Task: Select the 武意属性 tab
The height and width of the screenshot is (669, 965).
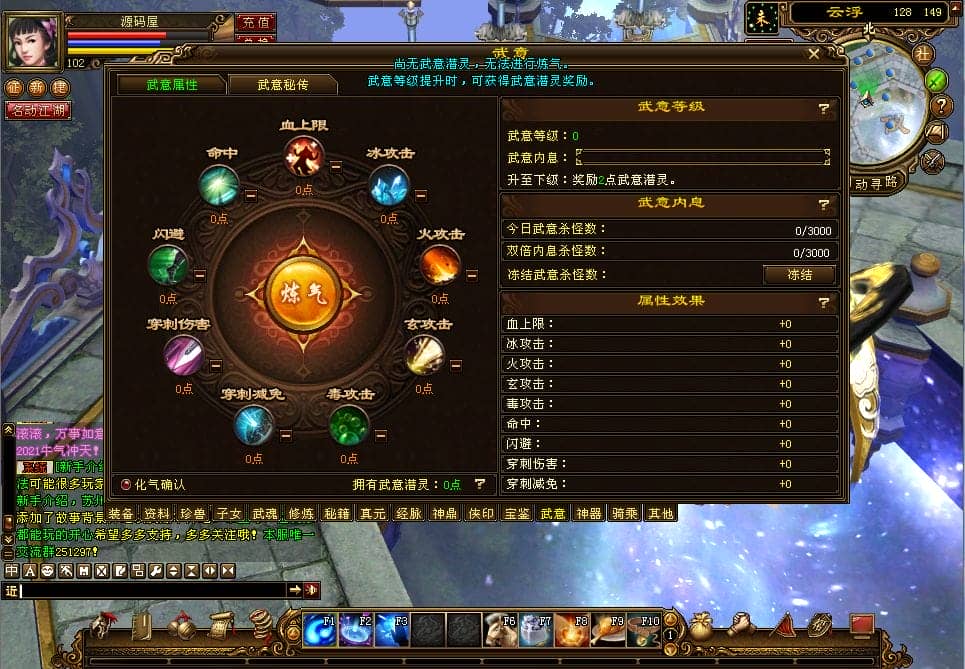Action: 172,85
